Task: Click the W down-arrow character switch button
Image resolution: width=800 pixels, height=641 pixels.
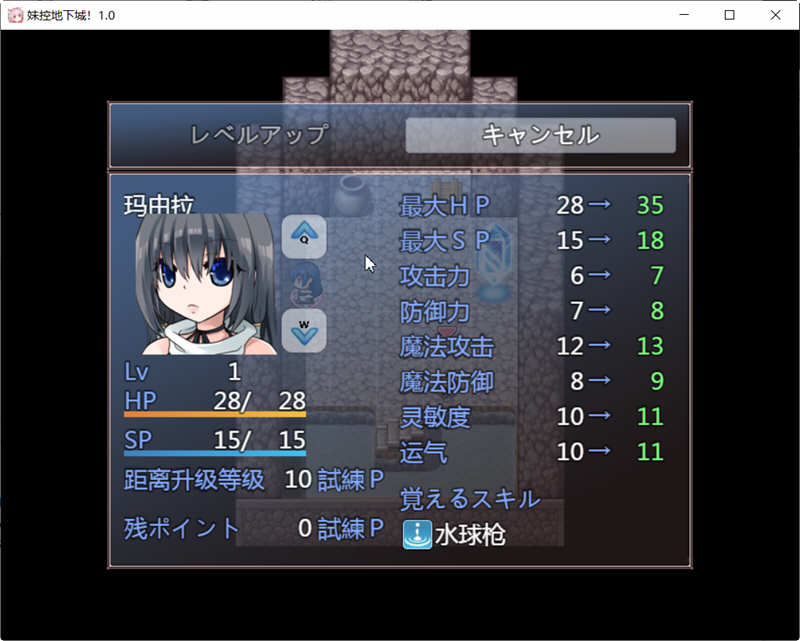Action: (x=304, y=329)
